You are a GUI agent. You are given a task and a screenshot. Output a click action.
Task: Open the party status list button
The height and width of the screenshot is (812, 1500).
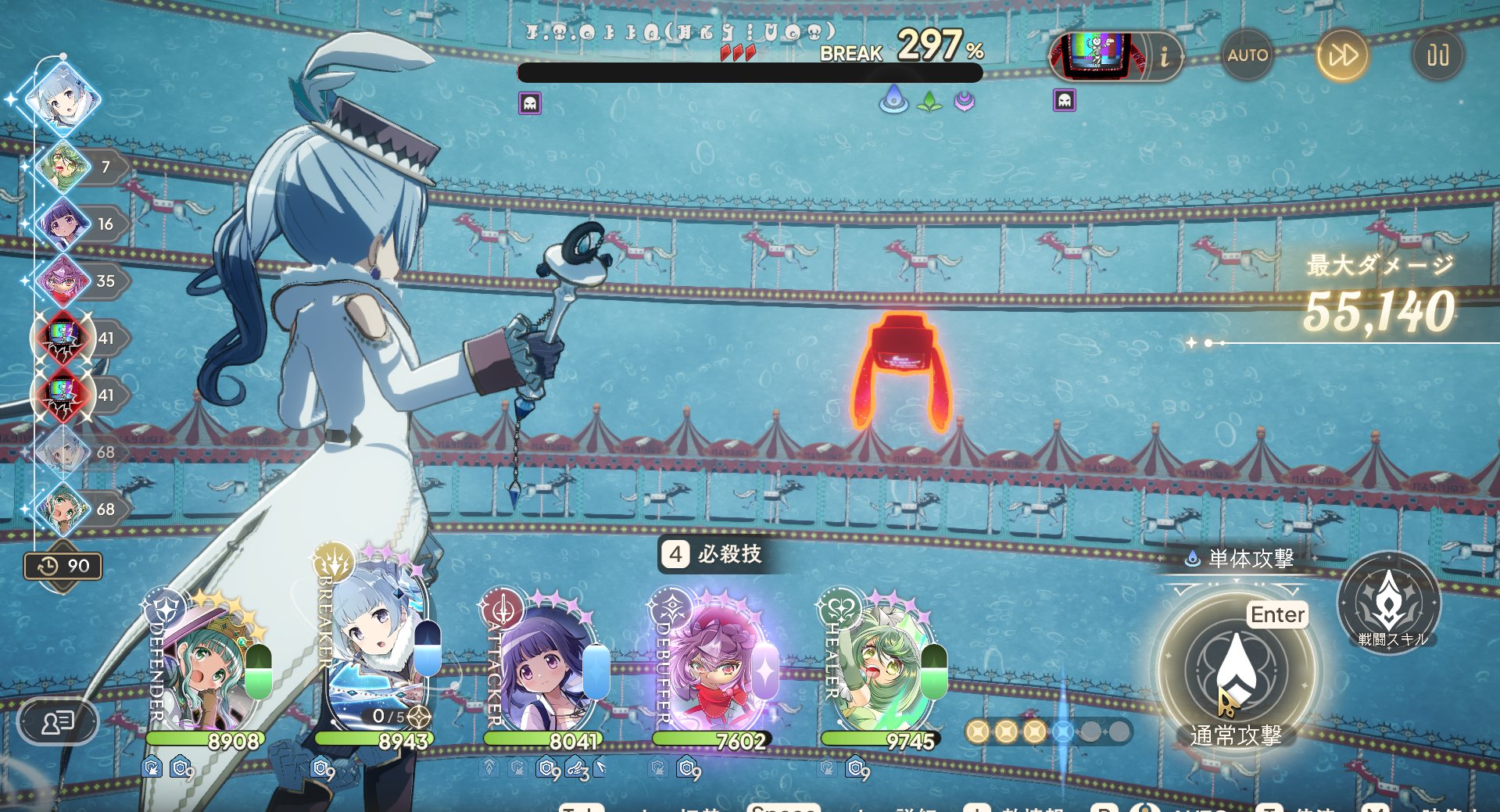[58, 721]
